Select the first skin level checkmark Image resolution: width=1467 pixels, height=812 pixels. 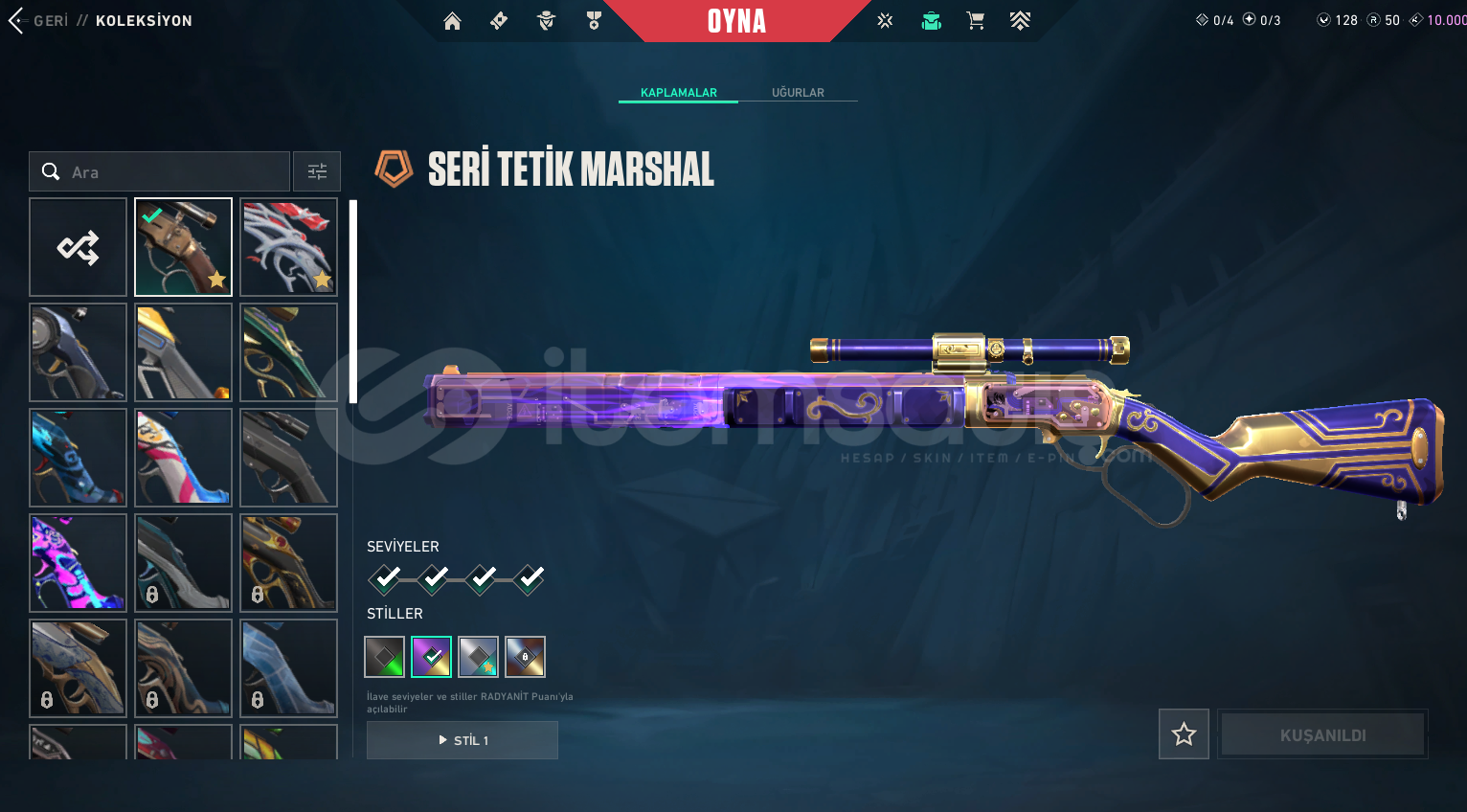[386, 578]
